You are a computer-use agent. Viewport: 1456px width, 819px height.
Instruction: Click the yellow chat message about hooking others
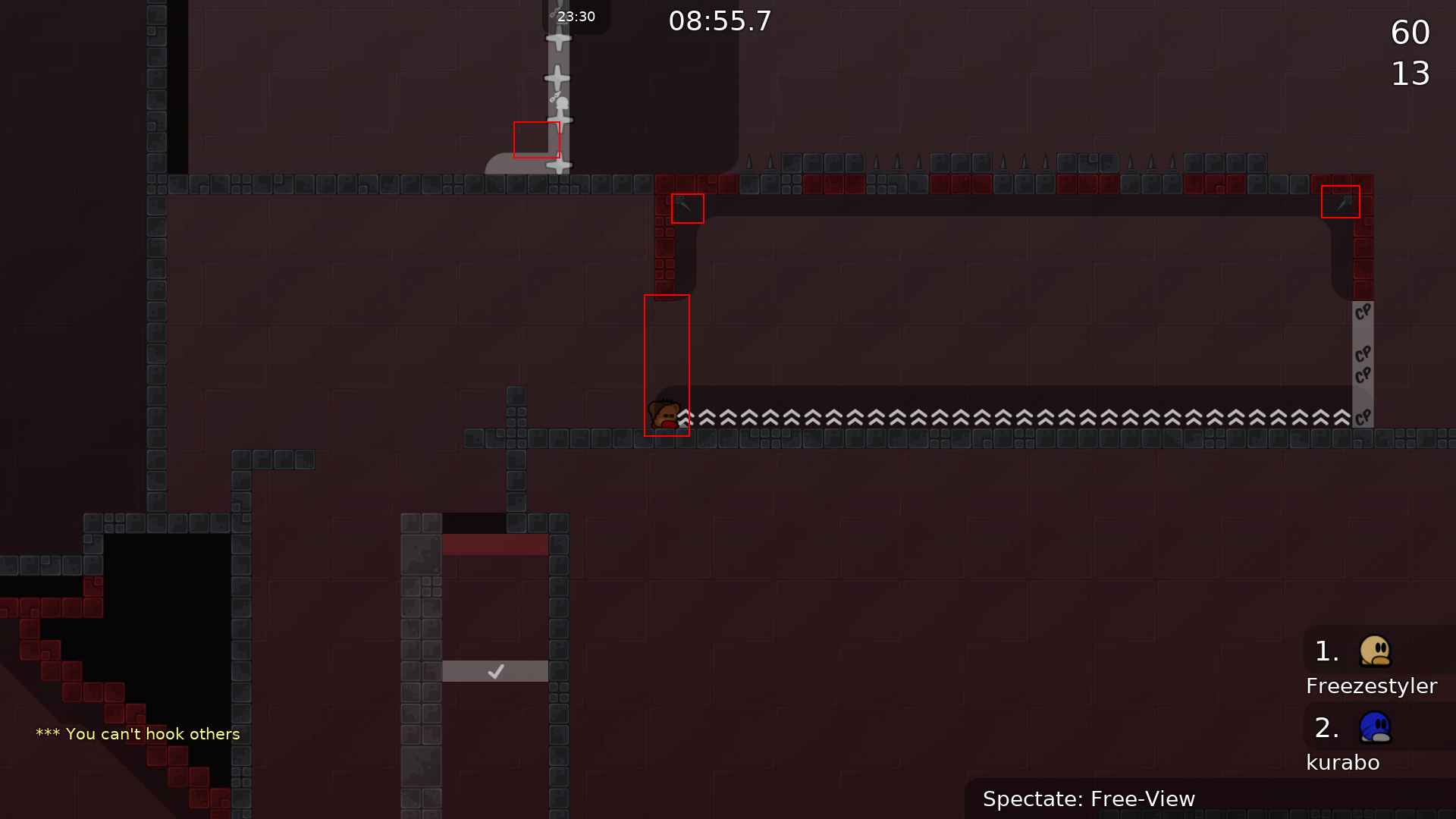tap(137, 733)
